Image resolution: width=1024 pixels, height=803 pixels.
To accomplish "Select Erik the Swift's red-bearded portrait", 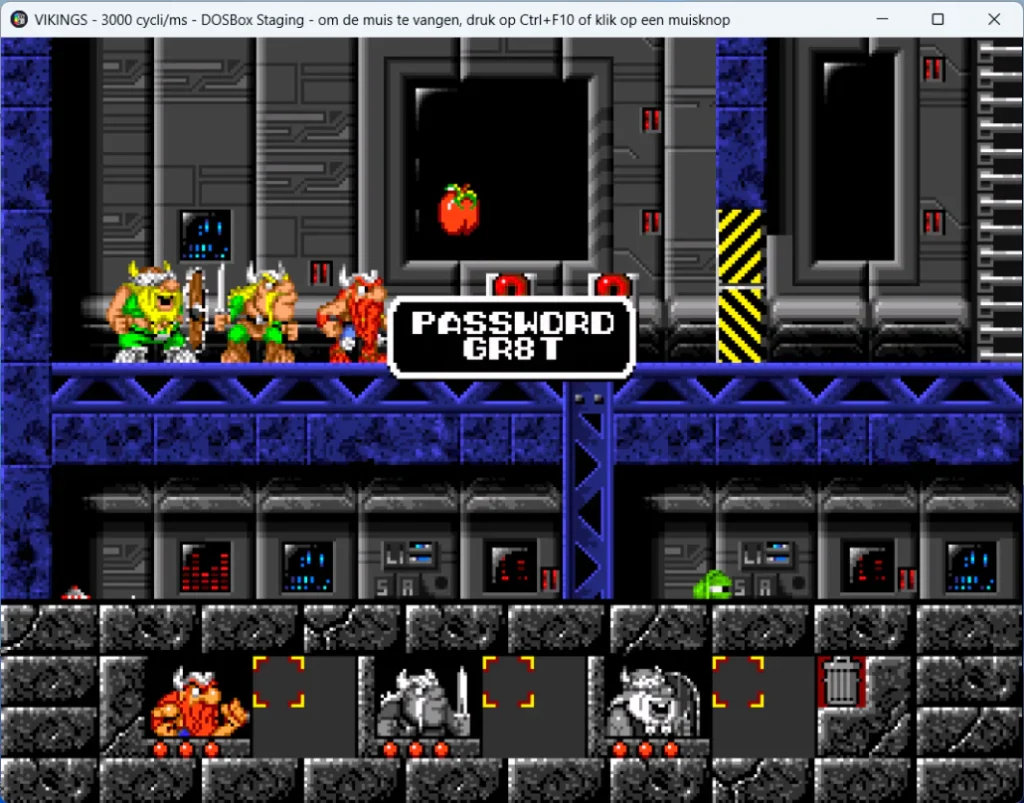I will (197, 703).
